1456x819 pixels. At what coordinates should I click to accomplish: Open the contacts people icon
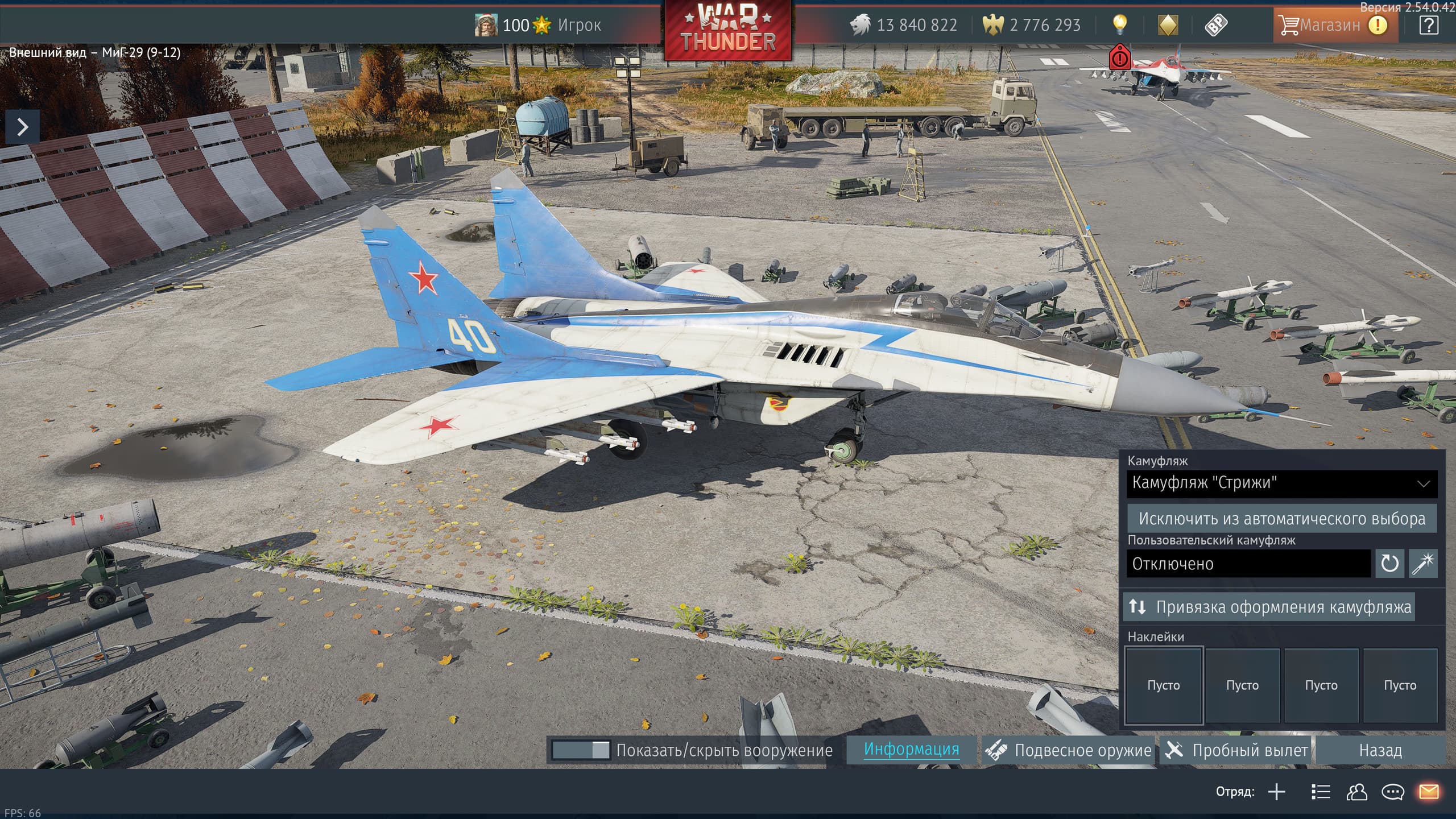tap(1357, 792)
